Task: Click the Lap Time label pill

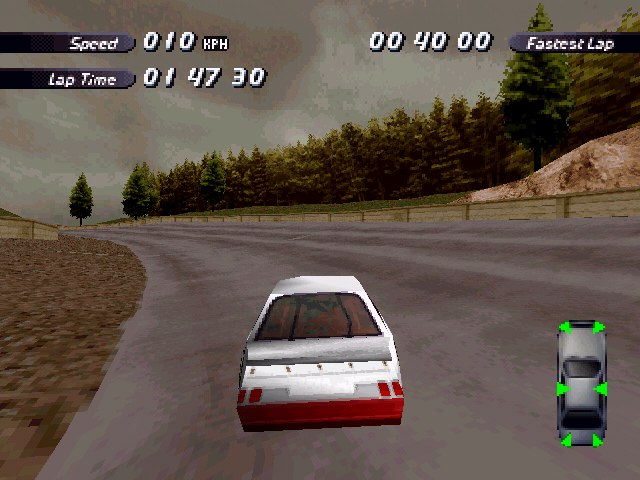Action: tap(68, 79)
